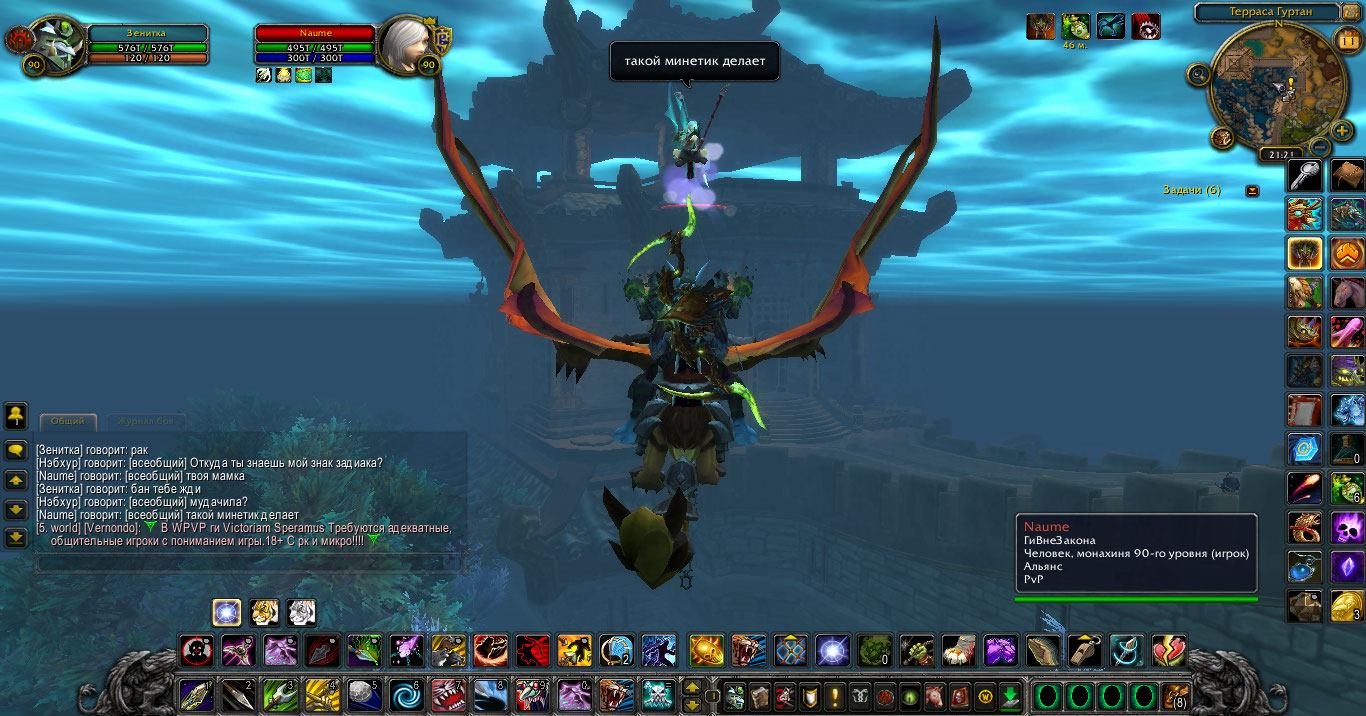Screen dimensions: 1366x716
Task: Activate the broken heart ability icon
Action: point(1168,651)
